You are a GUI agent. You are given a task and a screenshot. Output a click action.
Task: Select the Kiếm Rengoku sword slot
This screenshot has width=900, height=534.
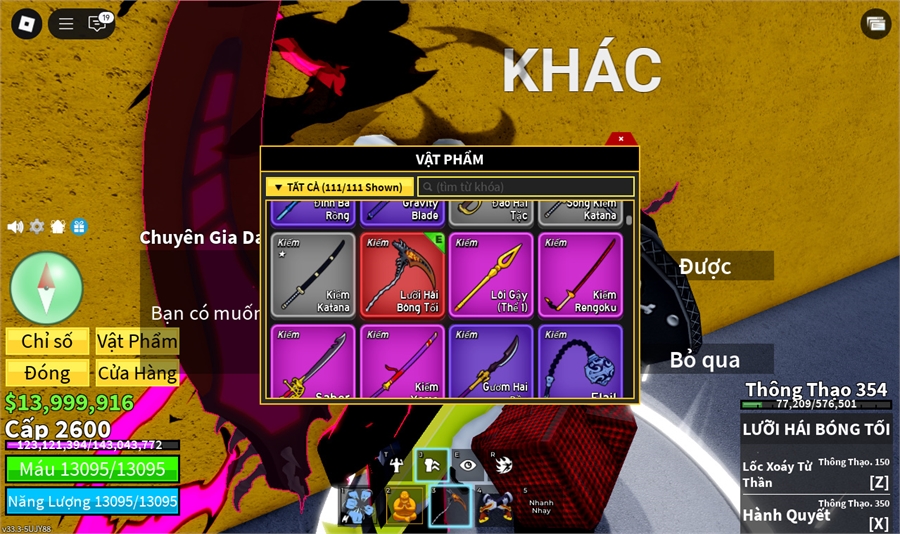(580, 275)
